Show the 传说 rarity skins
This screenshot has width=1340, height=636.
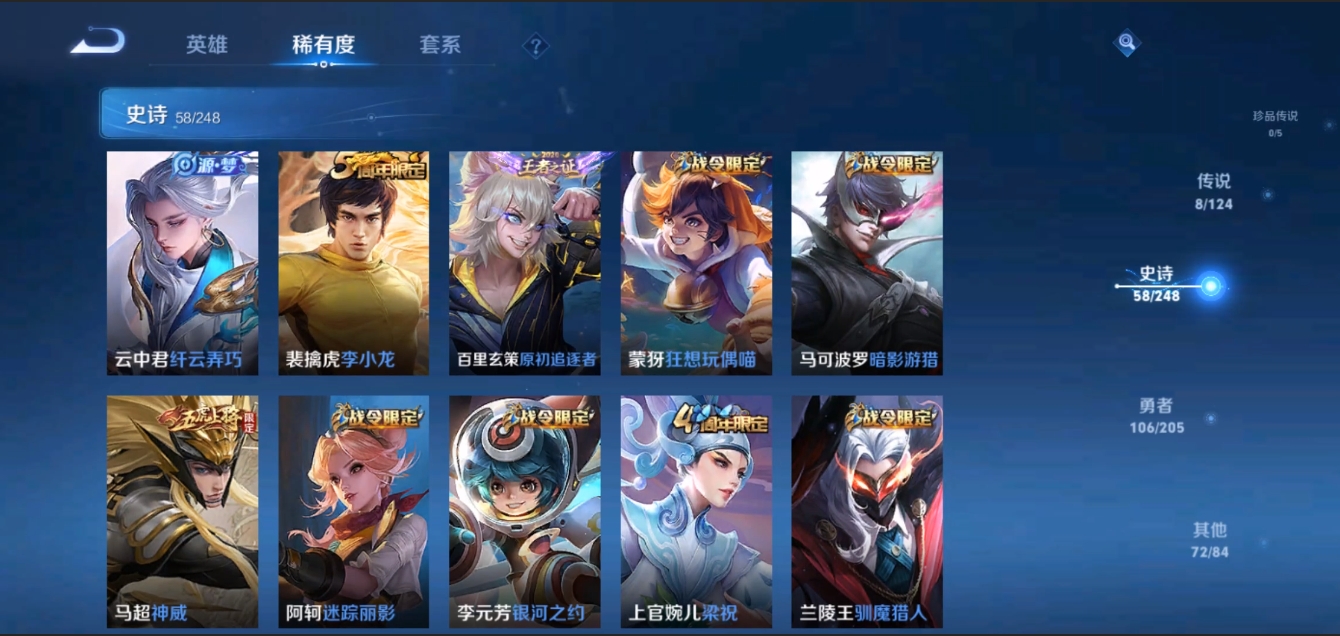pos(1214,191)
